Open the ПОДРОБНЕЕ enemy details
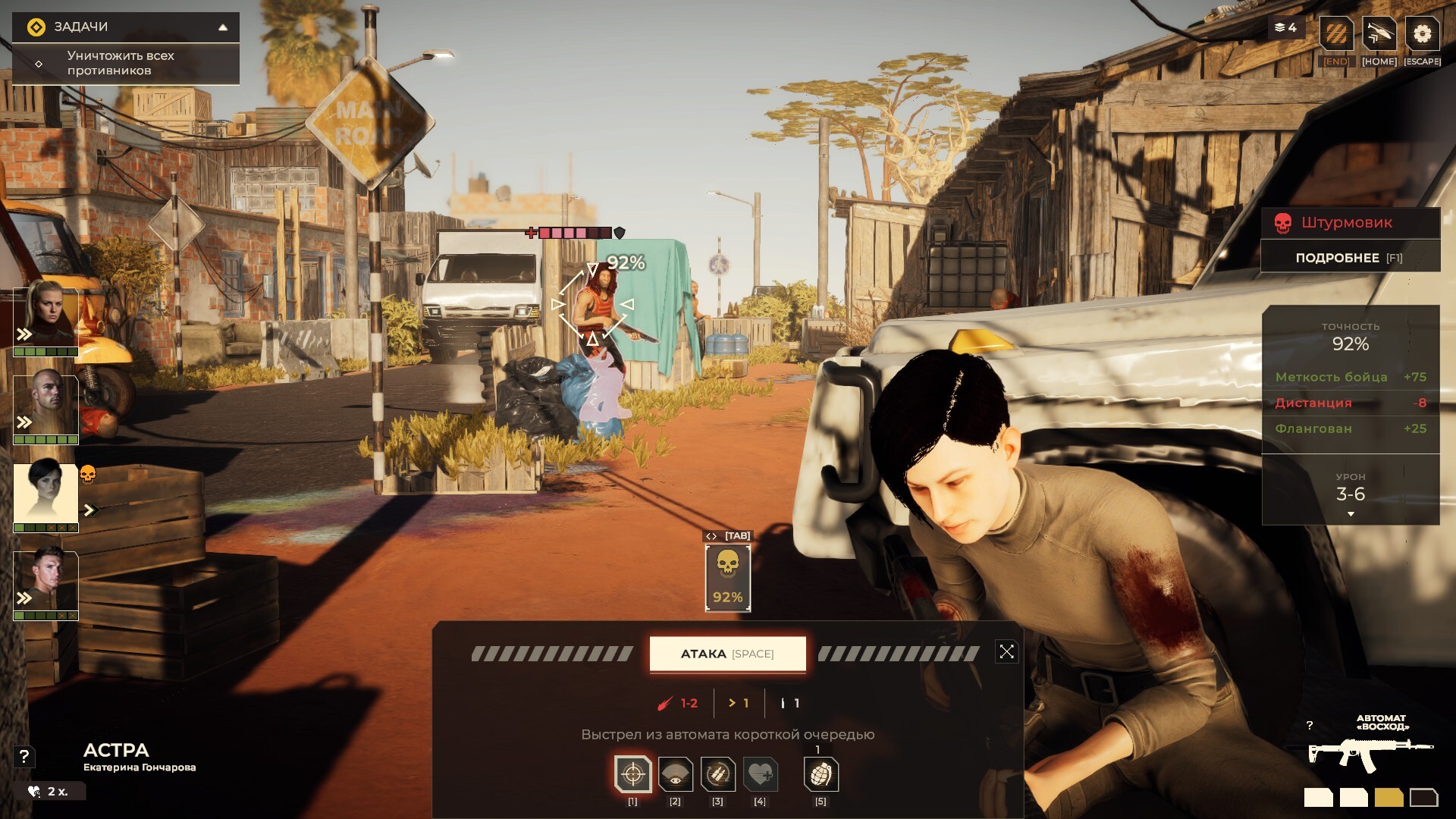Image resolution: width=1456 pixels, height=819 pixels. pyautogui.click(x=1350, y=258)
